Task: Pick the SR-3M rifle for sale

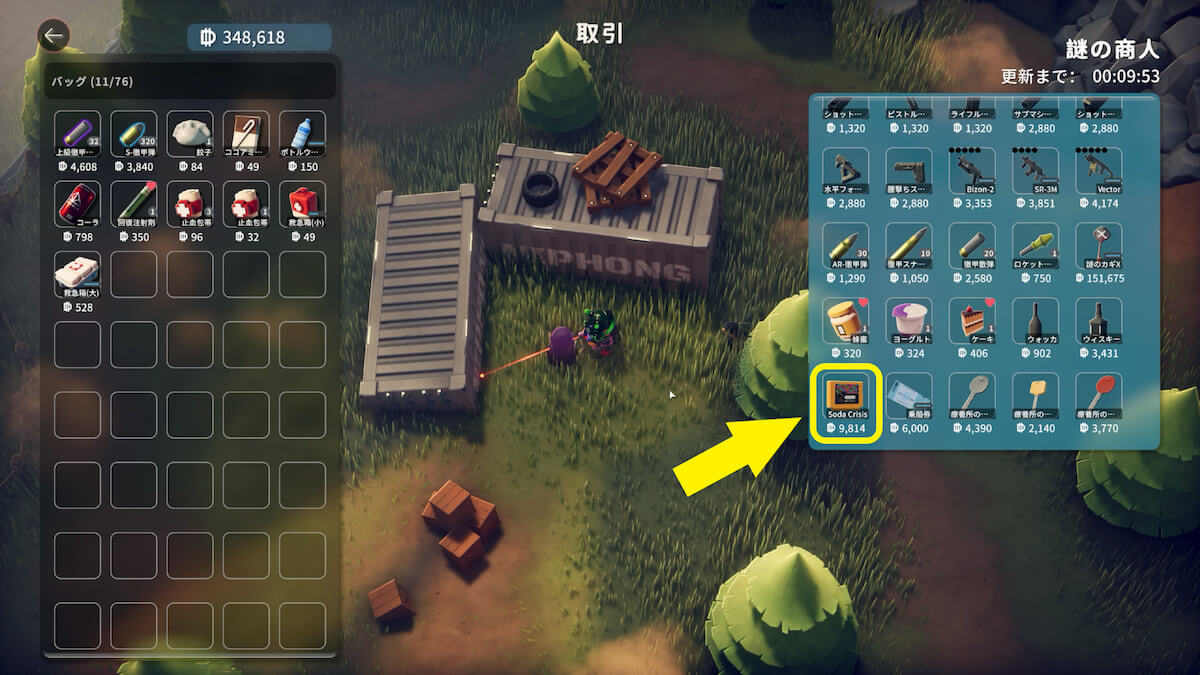Action: click(1035, 172)
